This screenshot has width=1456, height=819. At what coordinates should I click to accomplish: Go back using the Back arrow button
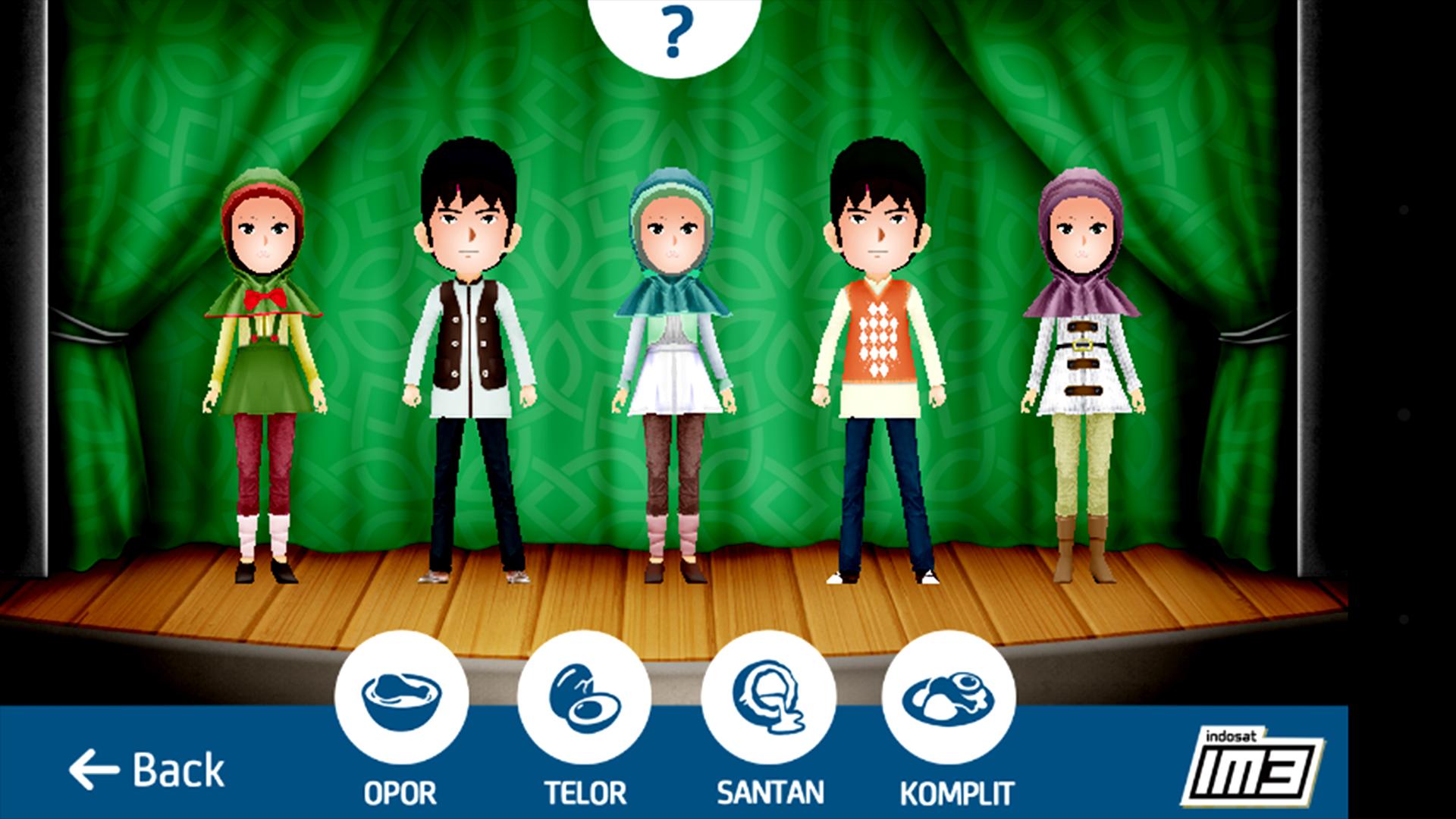[146, 770]
